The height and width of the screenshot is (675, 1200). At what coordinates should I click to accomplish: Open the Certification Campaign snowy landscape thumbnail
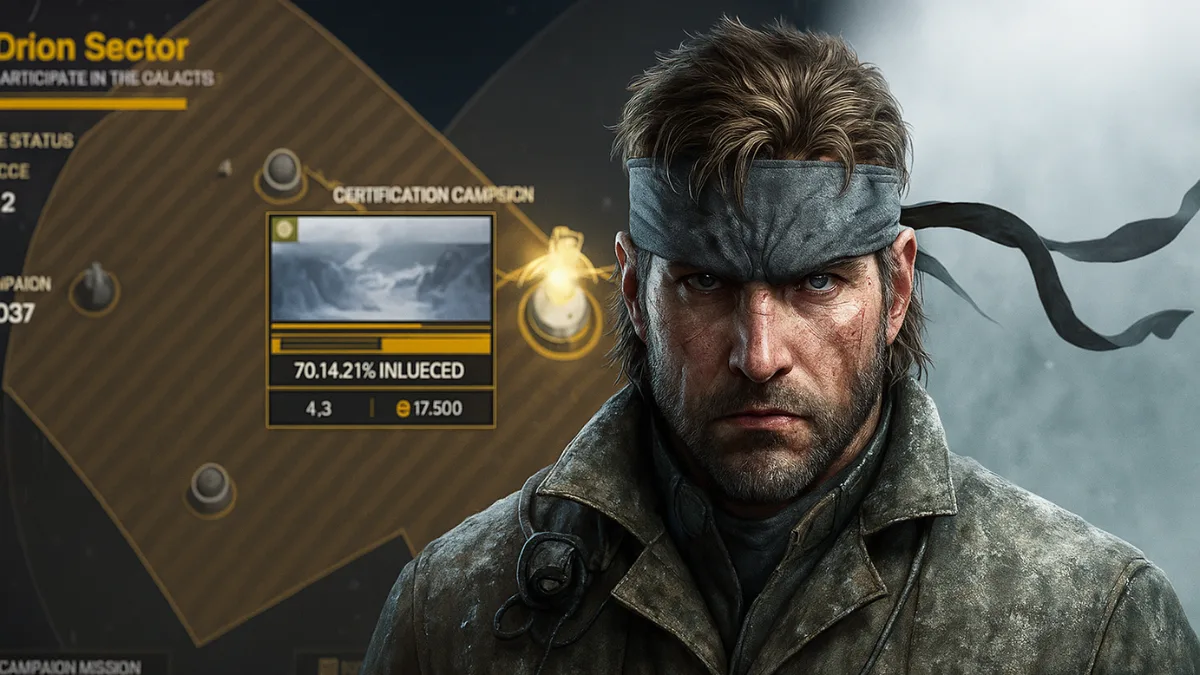point(381,268)
